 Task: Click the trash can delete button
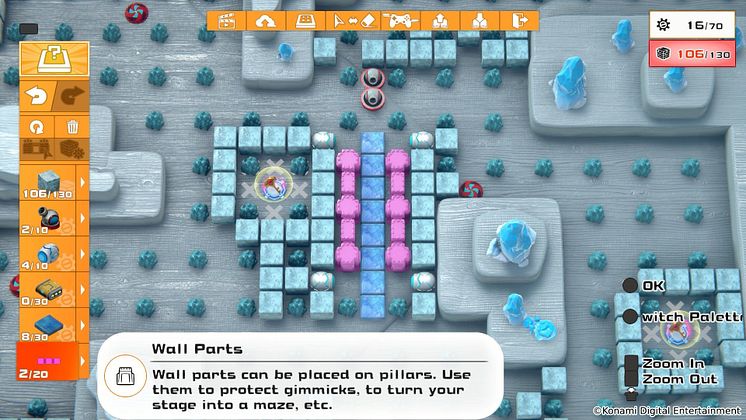click(72, 127)
